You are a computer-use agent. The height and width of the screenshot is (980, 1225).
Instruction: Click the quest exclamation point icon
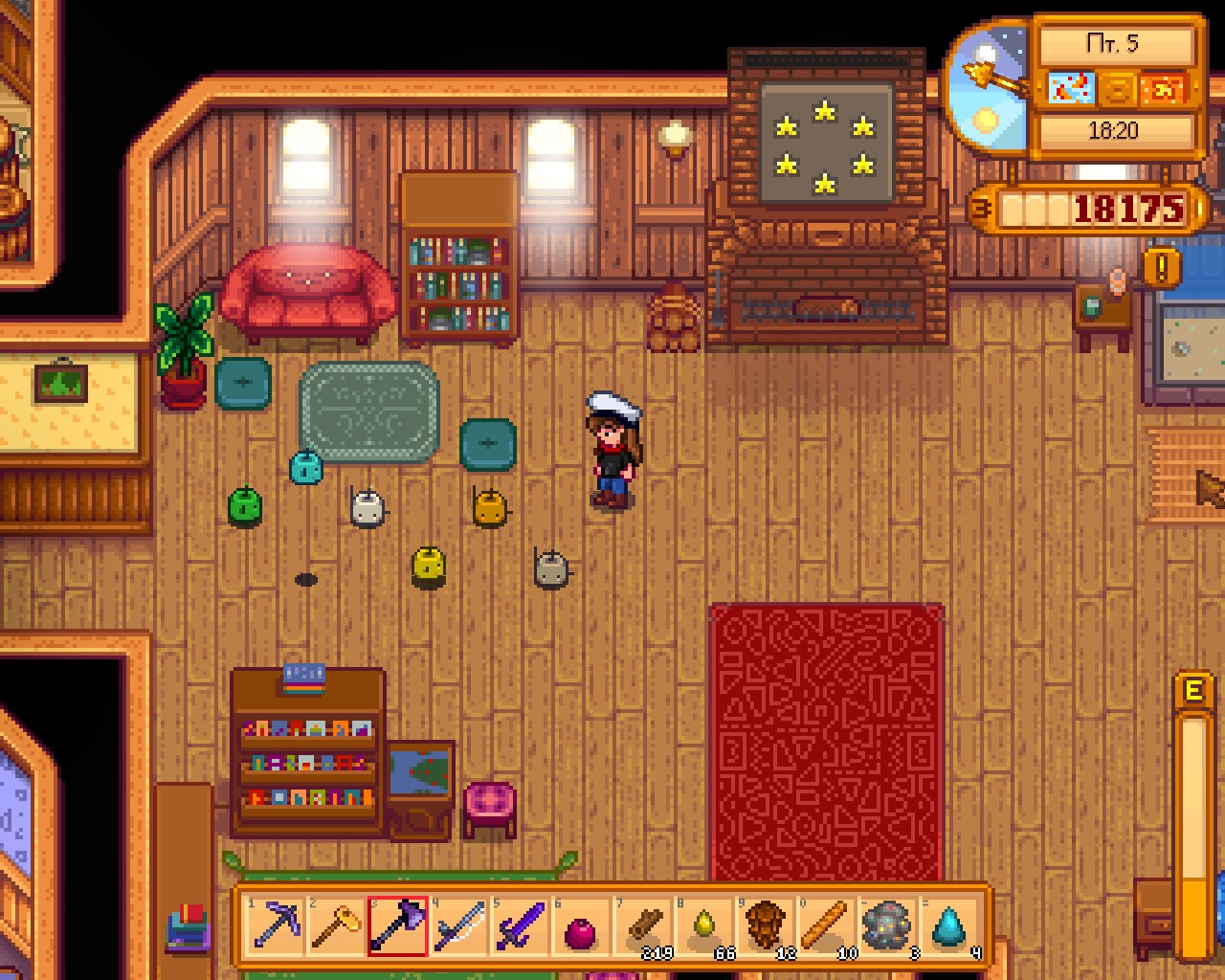pos(1164,268)
